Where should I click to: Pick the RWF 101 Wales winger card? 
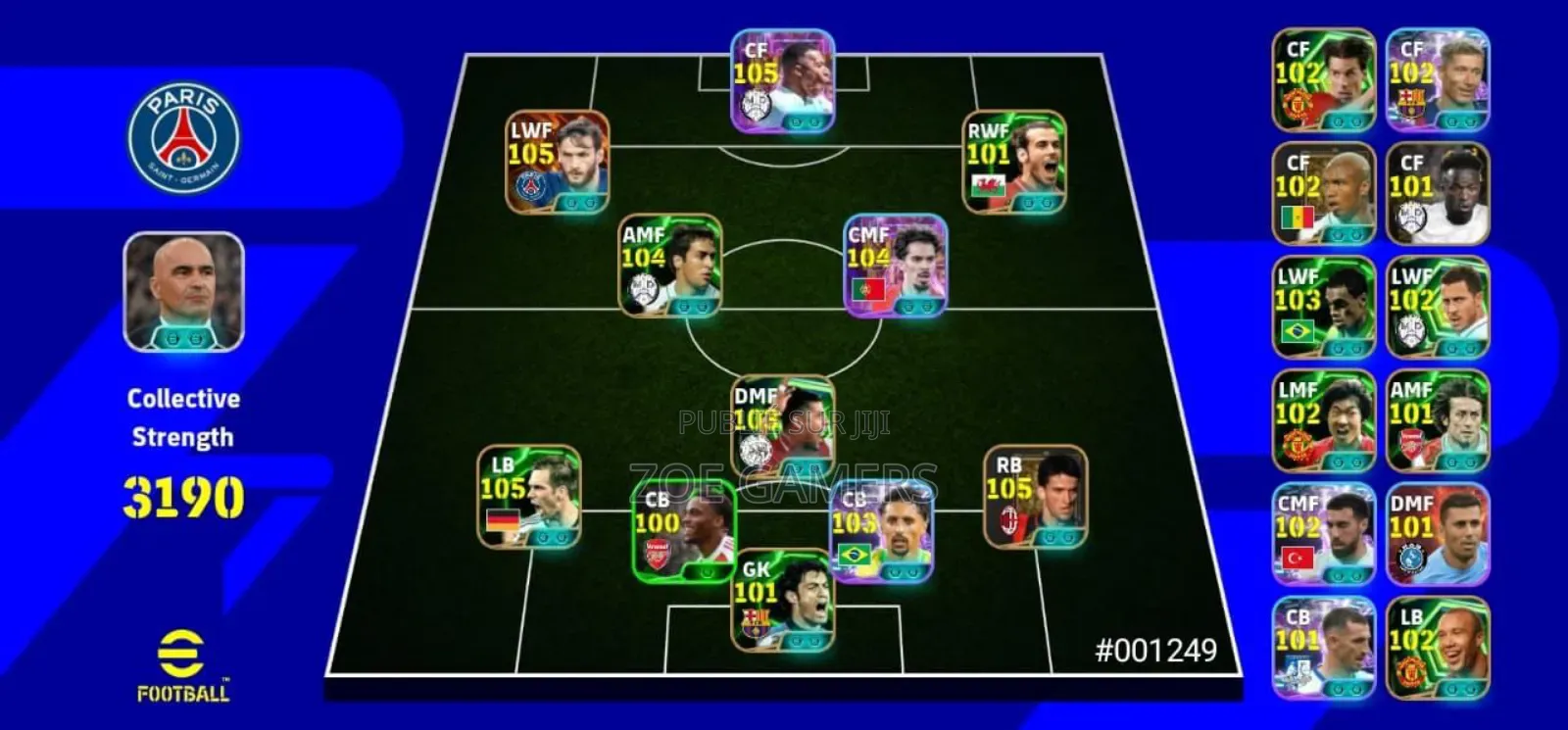(1014, 162)
